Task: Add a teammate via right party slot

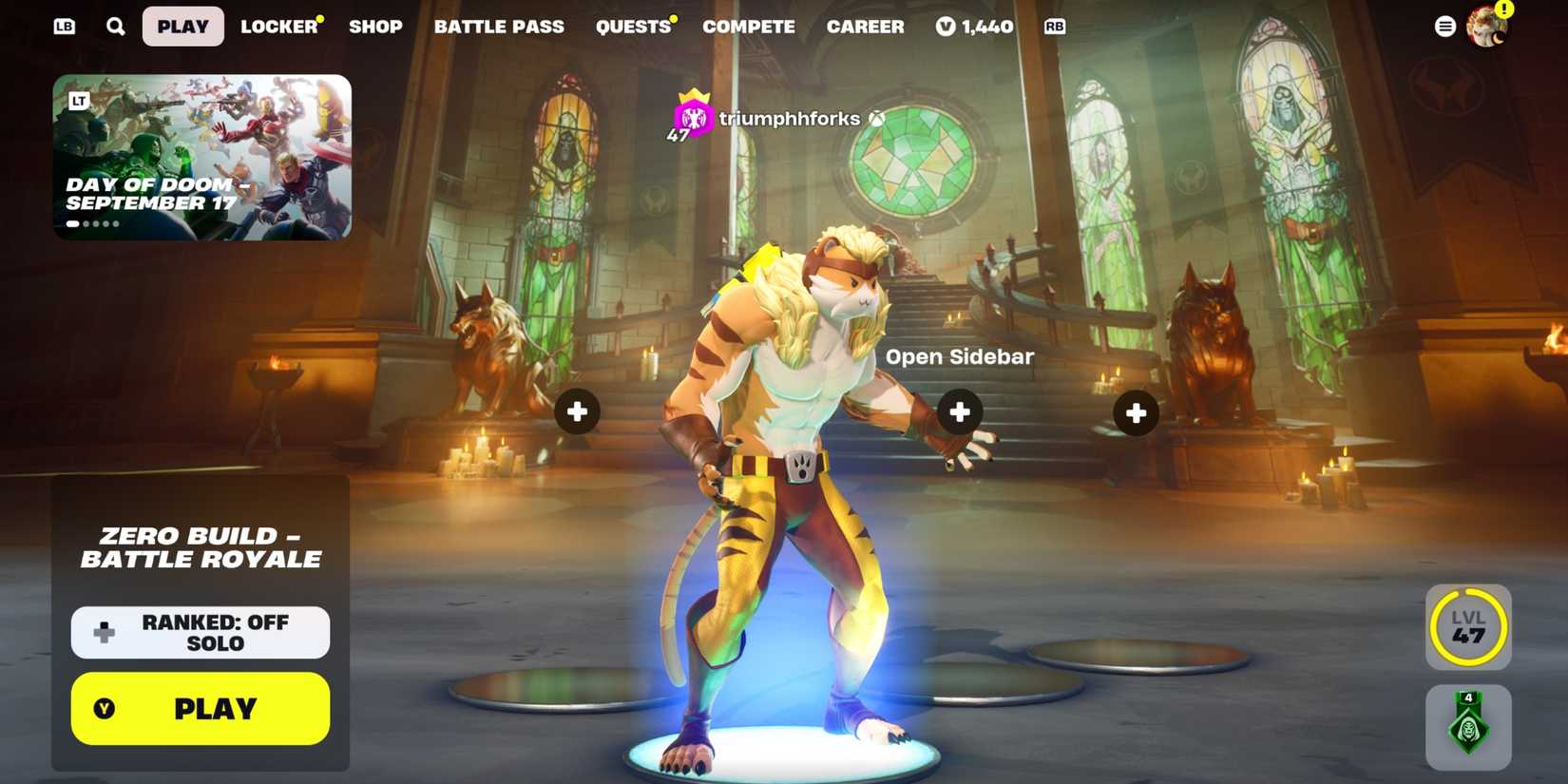Action: click(x=1135, y=411)
